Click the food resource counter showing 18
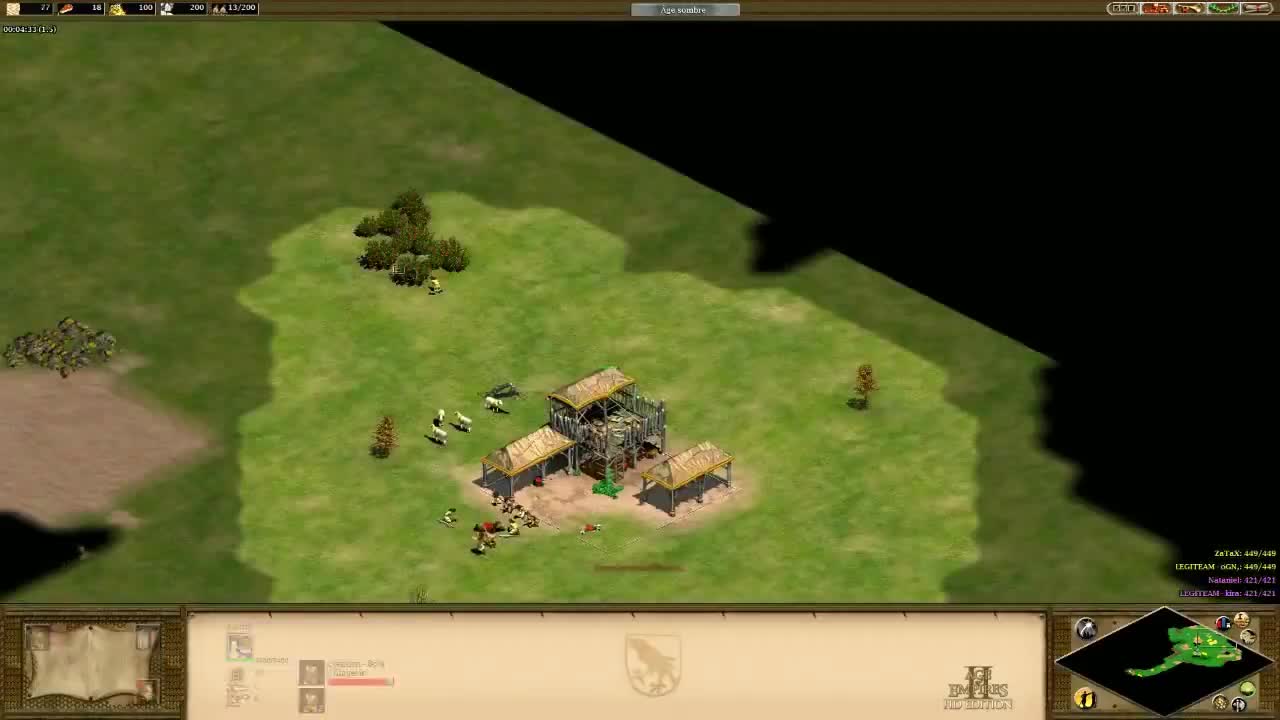Screen dimensions: 1280x720 tap(95, 8)
